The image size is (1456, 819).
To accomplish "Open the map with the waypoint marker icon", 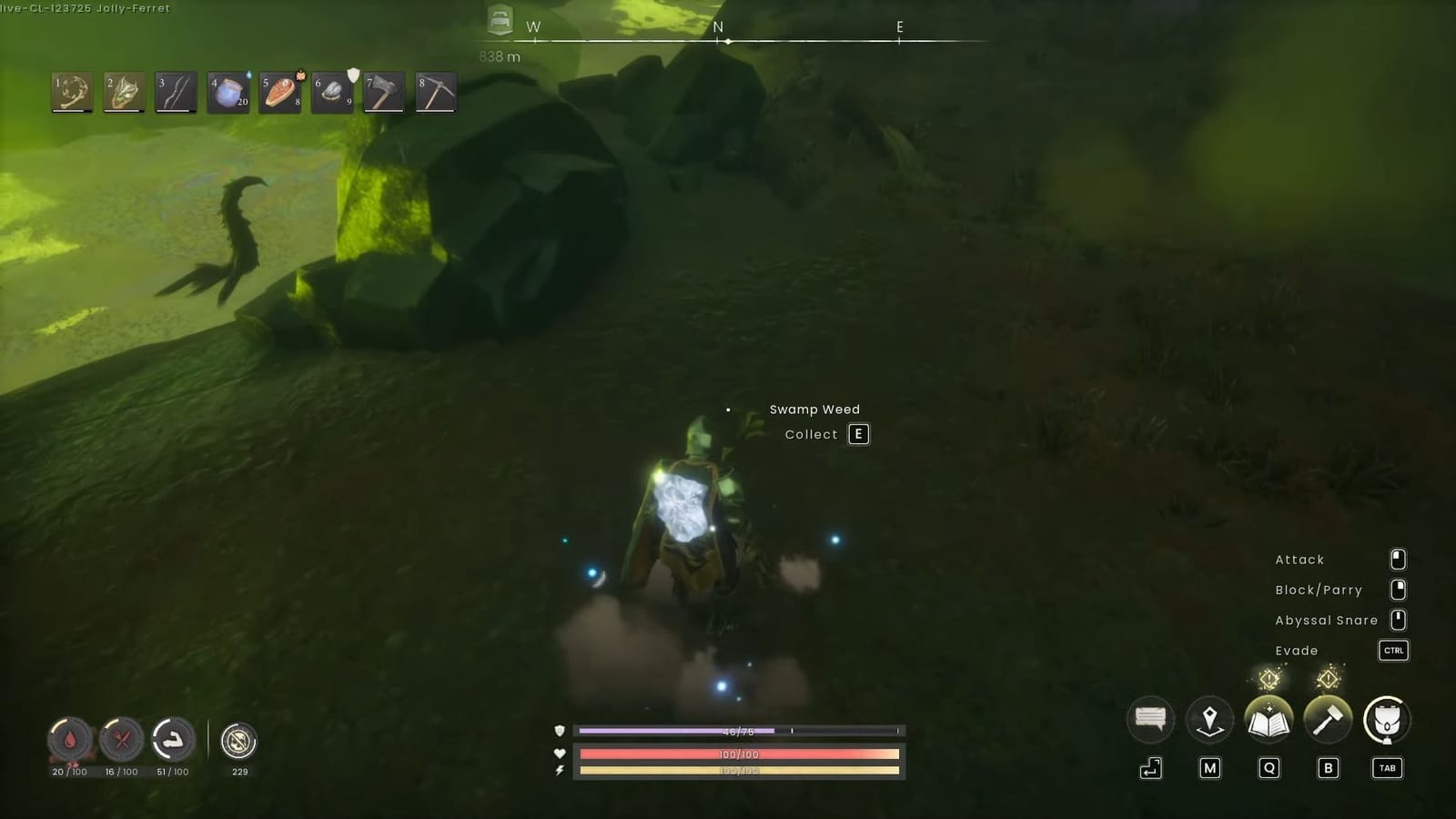I will [x=1209, y=719].
